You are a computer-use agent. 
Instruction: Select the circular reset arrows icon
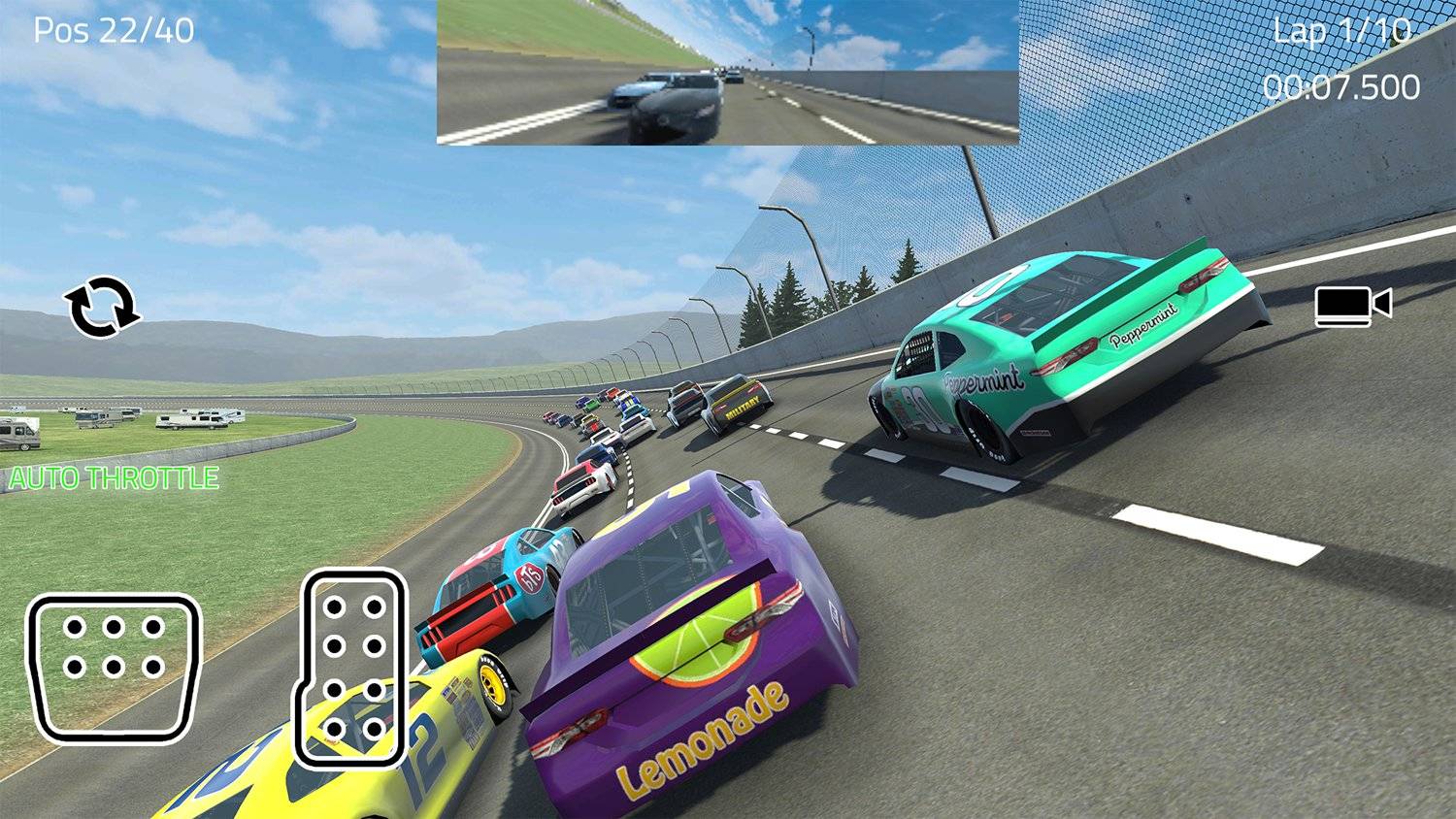(102, 307)
